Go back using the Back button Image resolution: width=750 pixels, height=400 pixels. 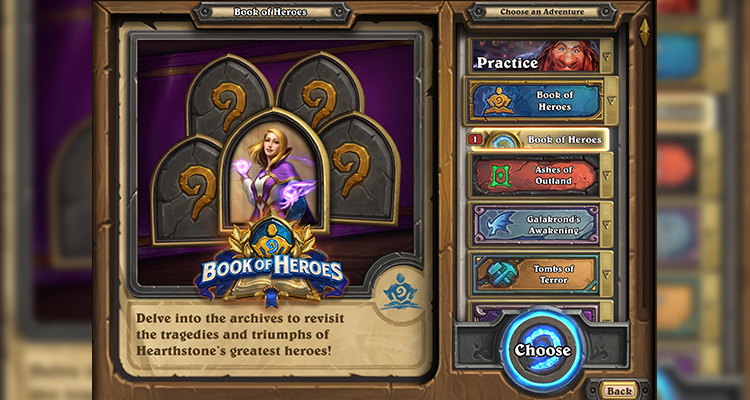coord(619,390)
